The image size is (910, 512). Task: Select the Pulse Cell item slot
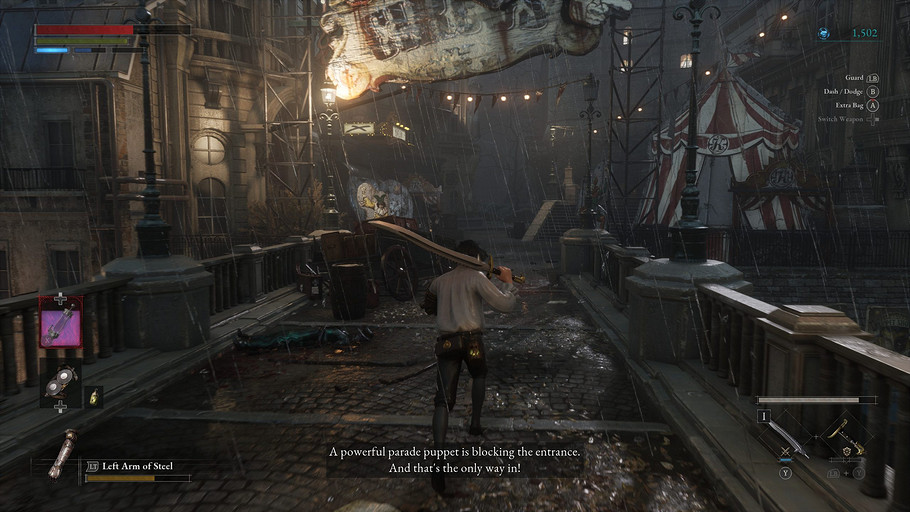pos(60,322)
